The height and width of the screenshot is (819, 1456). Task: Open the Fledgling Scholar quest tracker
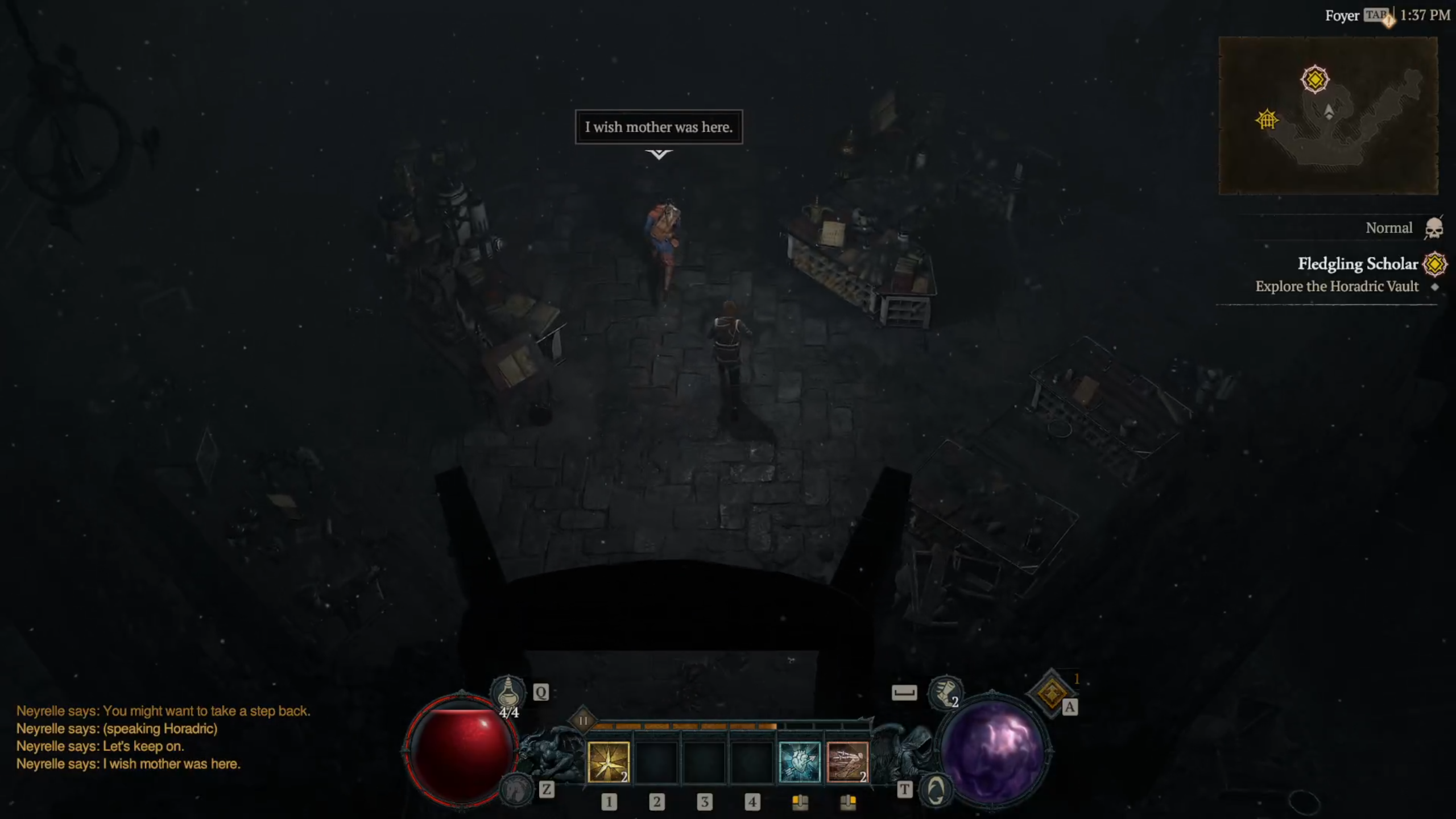pyautogui.click(x=1358, y=264)
